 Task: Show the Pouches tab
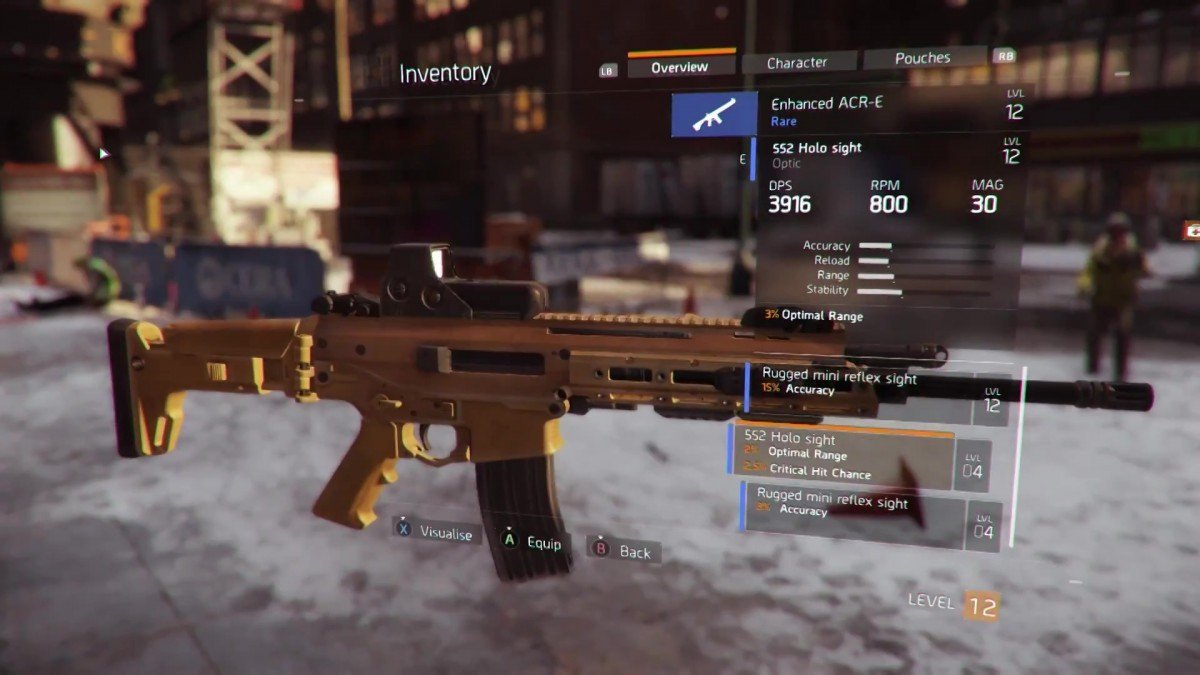tap(922, 58)
